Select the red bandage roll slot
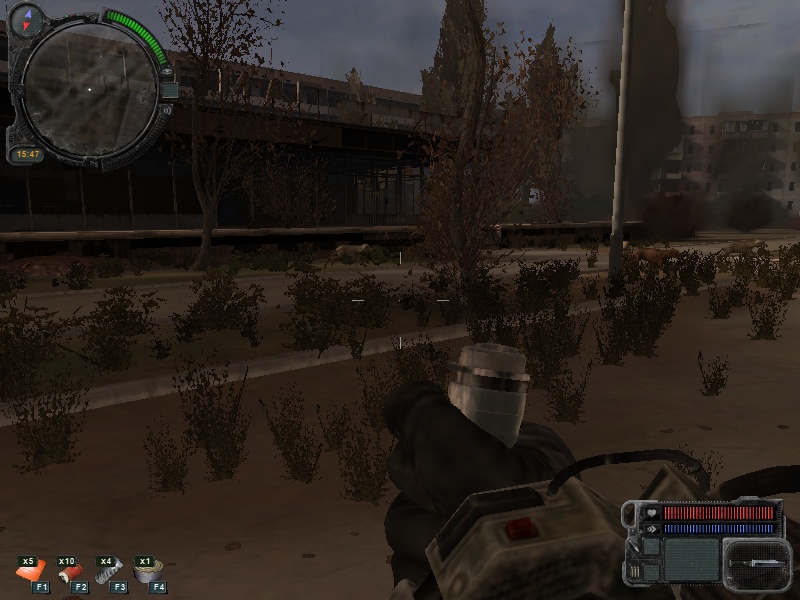Screen dimensions: 800x600 coord(70,572)
